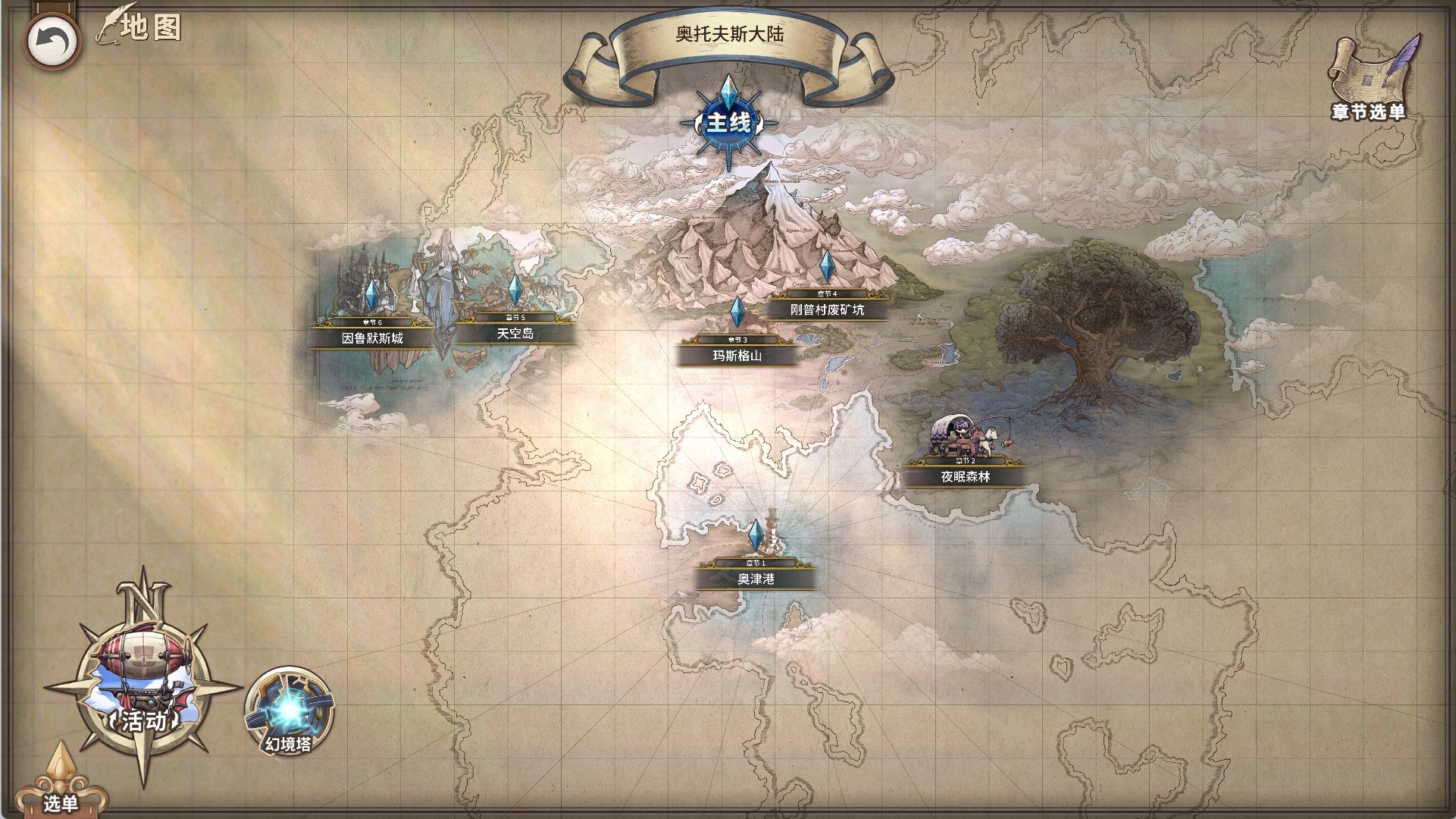This screenshot has height=819, width=1456.
Task: Open the 章节选单 chapter menu
Action: point(1369,80)
